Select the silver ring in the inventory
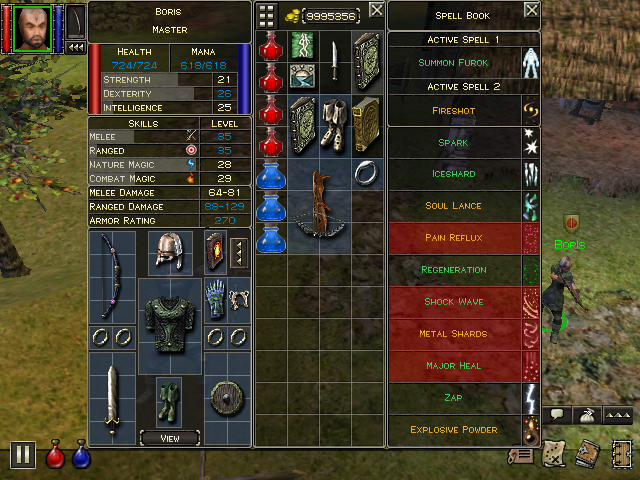Screen dimensions: 640x480 click(366, 173)
